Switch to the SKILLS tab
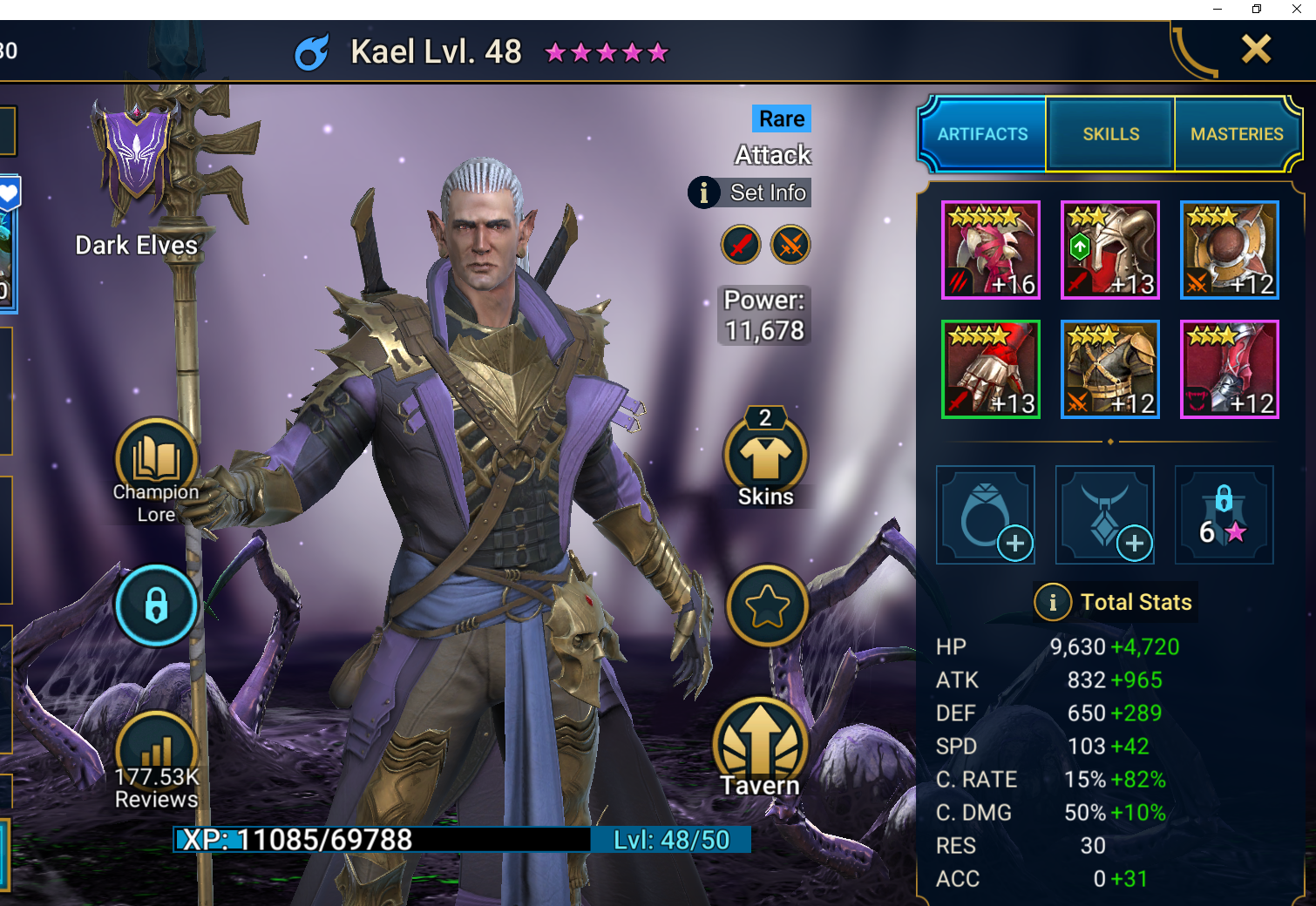Viewport: 1316px width, 906px height. tap(1109, 134)
